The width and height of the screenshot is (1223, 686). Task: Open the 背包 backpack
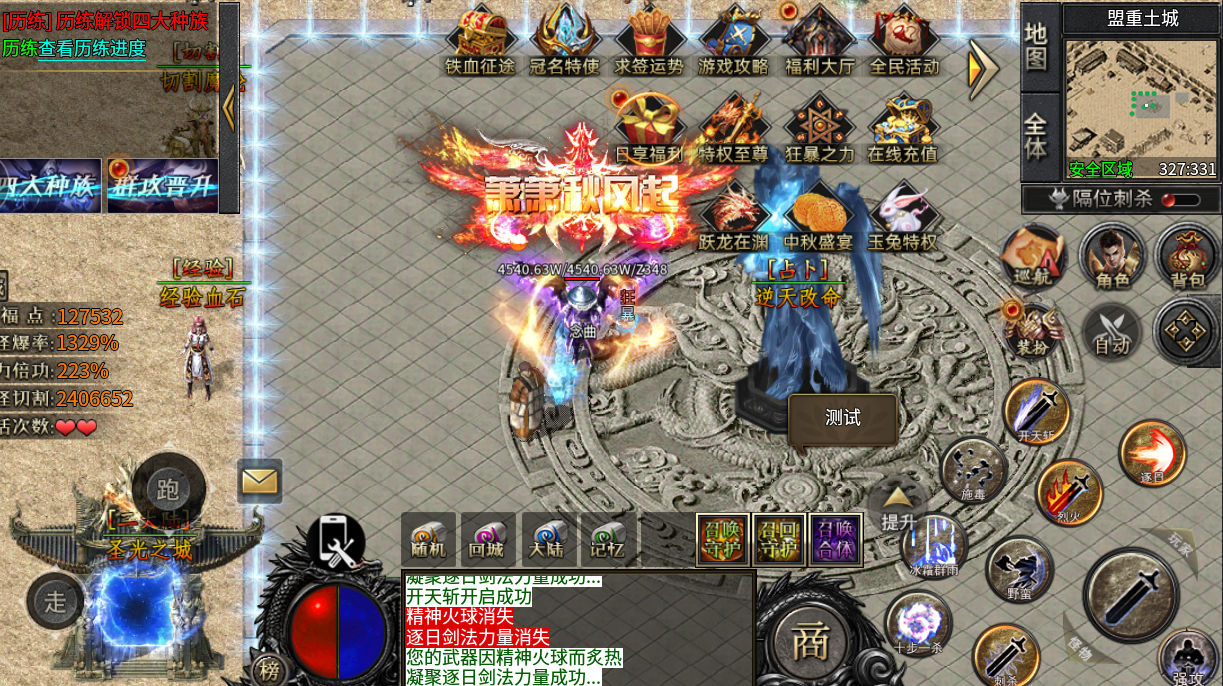pyautogui.click(x=1187, y=257)
